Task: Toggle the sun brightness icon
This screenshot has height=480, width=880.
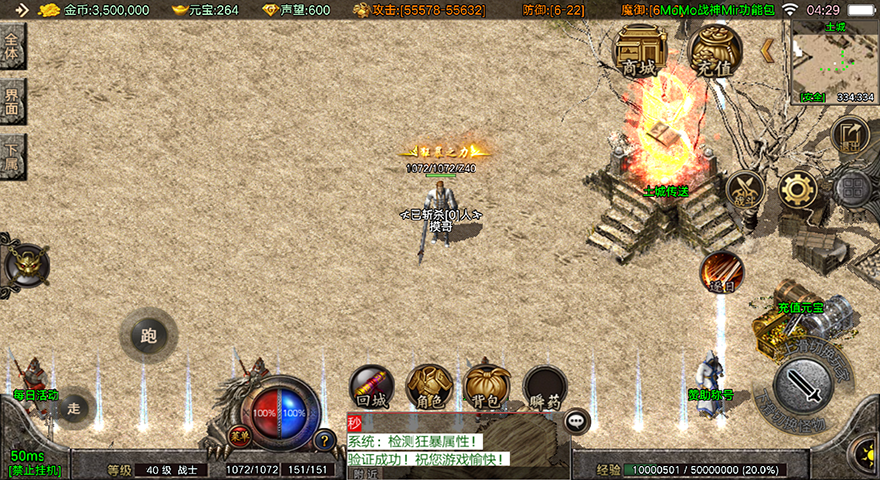Action: pos(861,446)
